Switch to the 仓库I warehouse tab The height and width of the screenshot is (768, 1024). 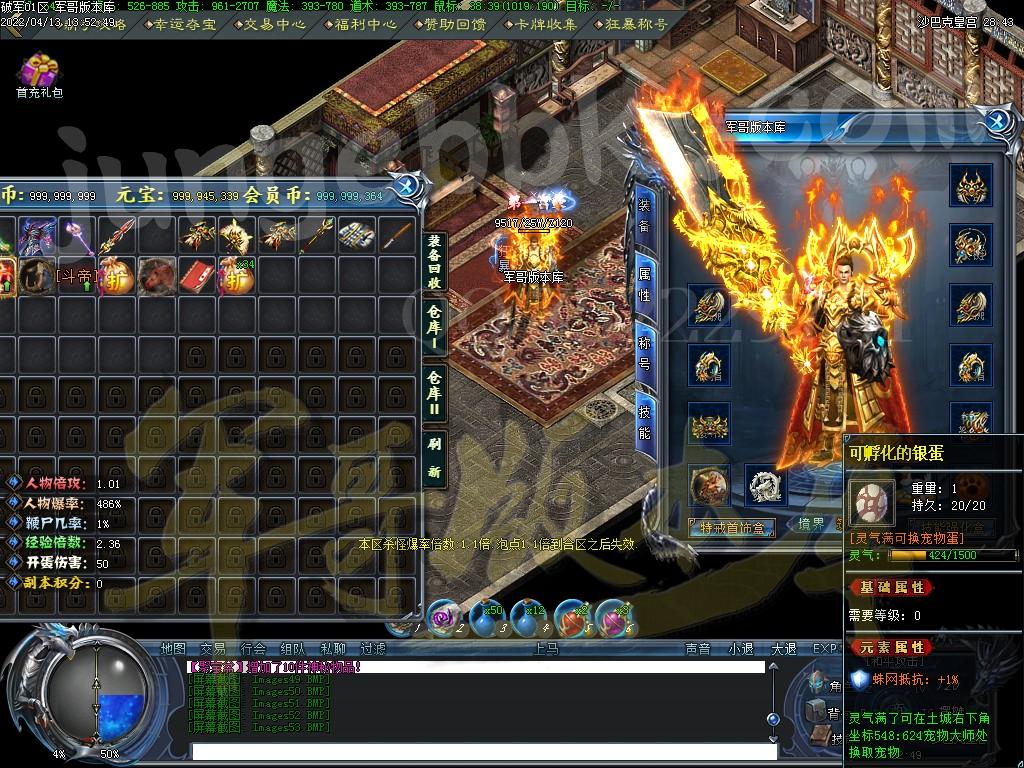[434, 327]
